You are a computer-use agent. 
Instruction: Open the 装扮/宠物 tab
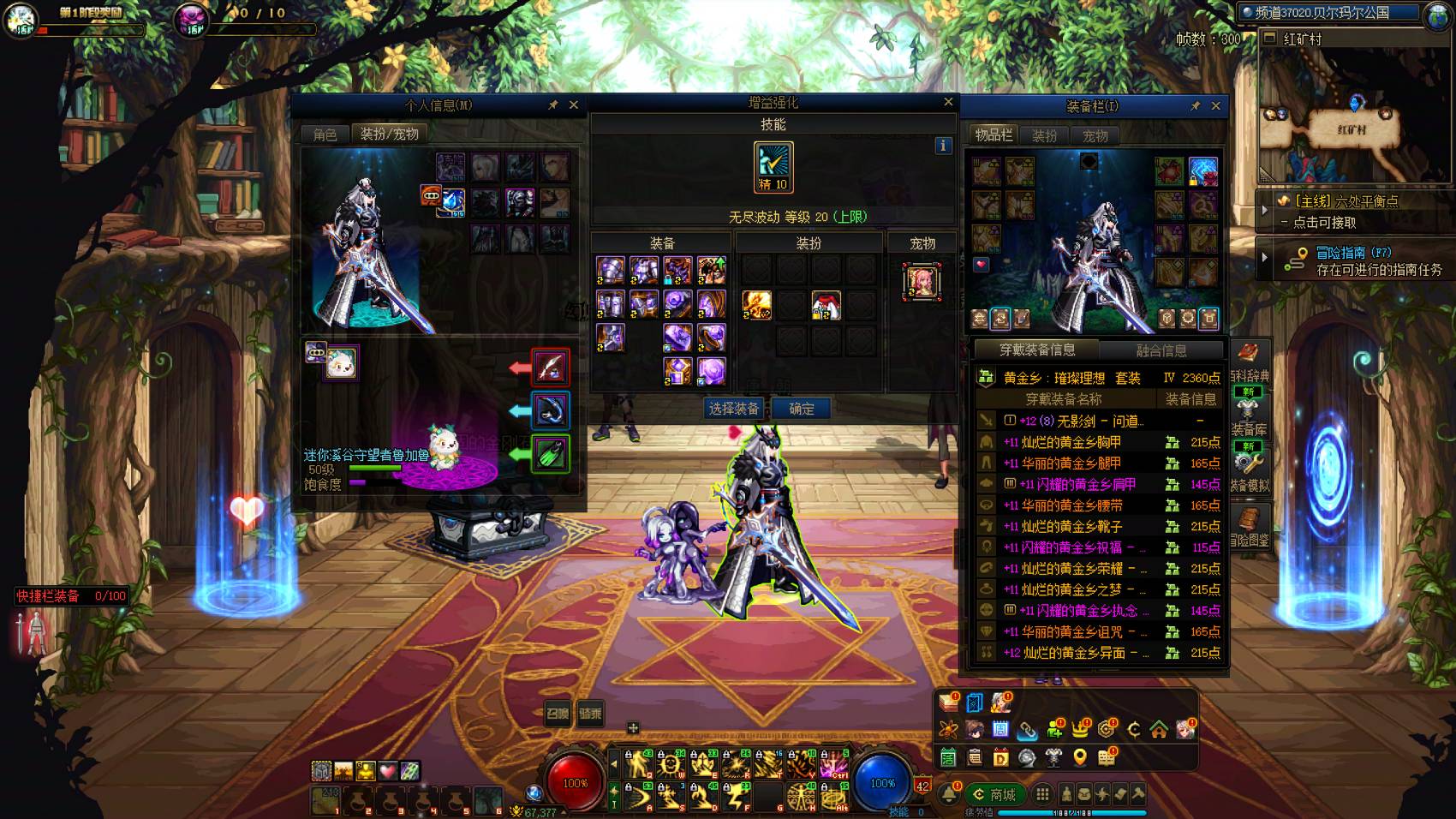(389, 134)
